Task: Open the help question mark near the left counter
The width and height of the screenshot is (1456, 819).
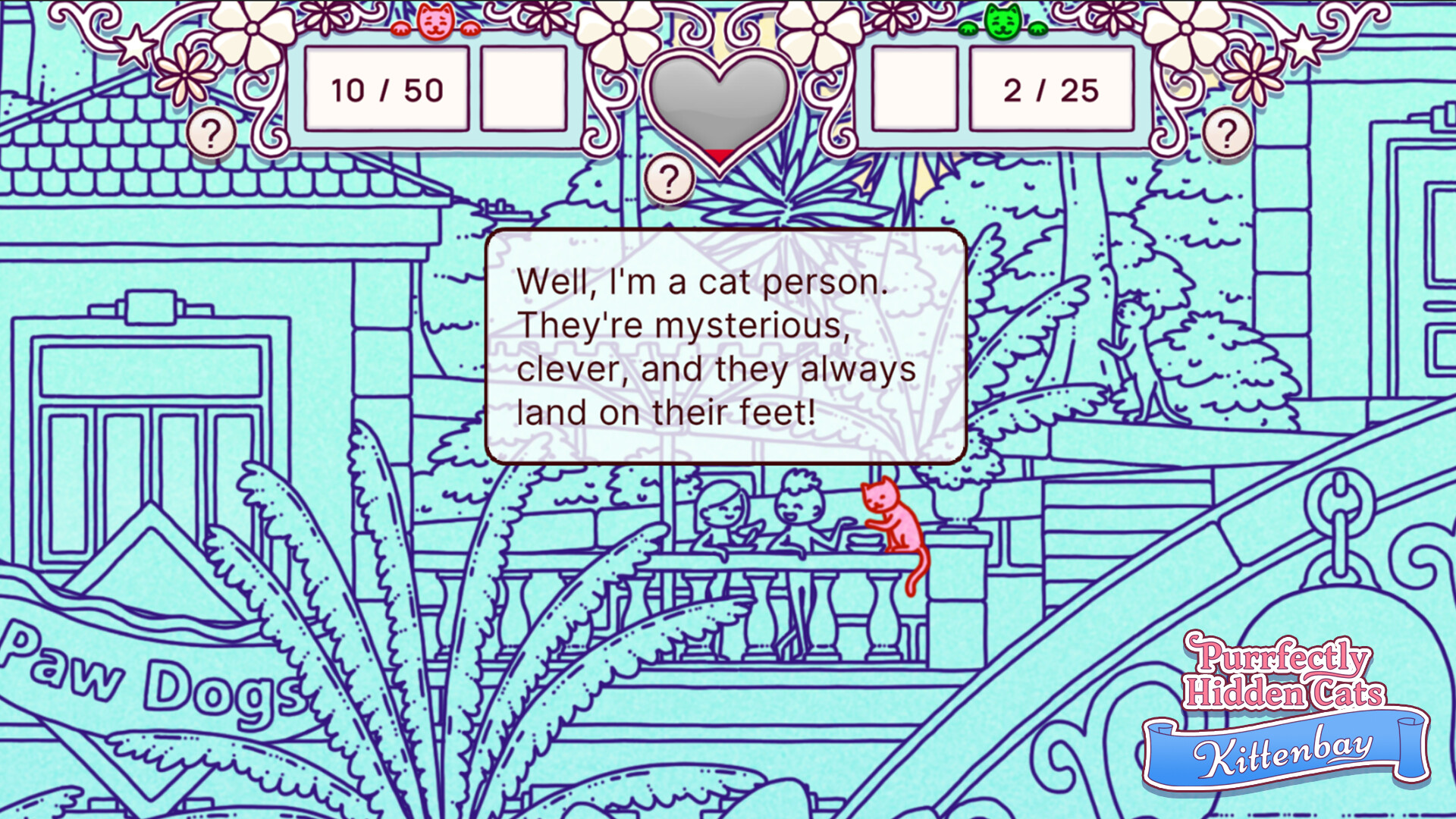Action: click(212, 130)
